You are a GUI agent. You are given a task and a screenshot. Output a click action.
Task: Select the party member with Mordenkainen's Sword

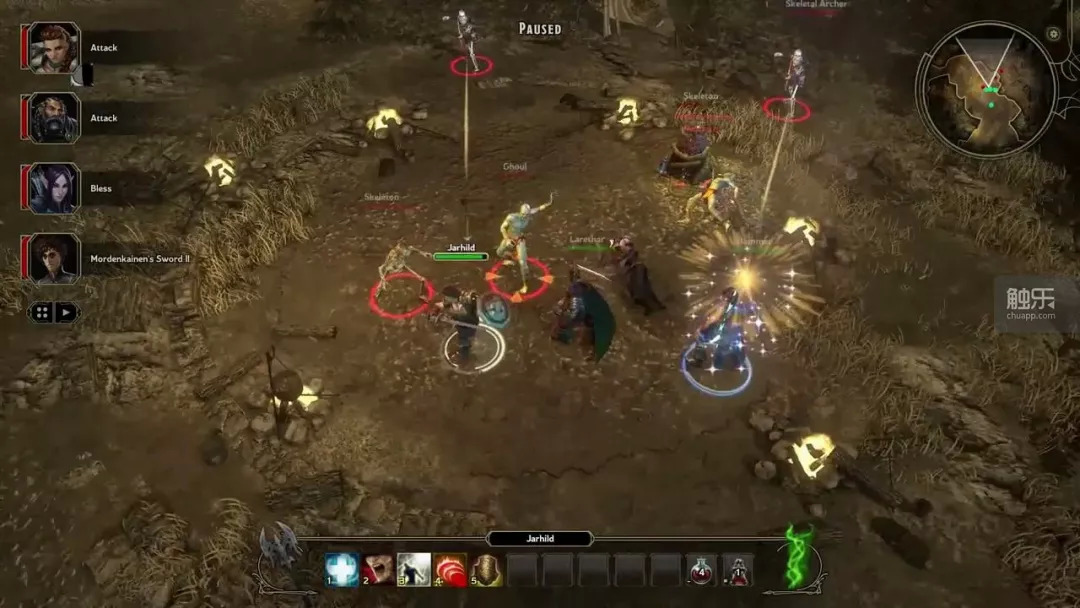[x=54, y=259]
